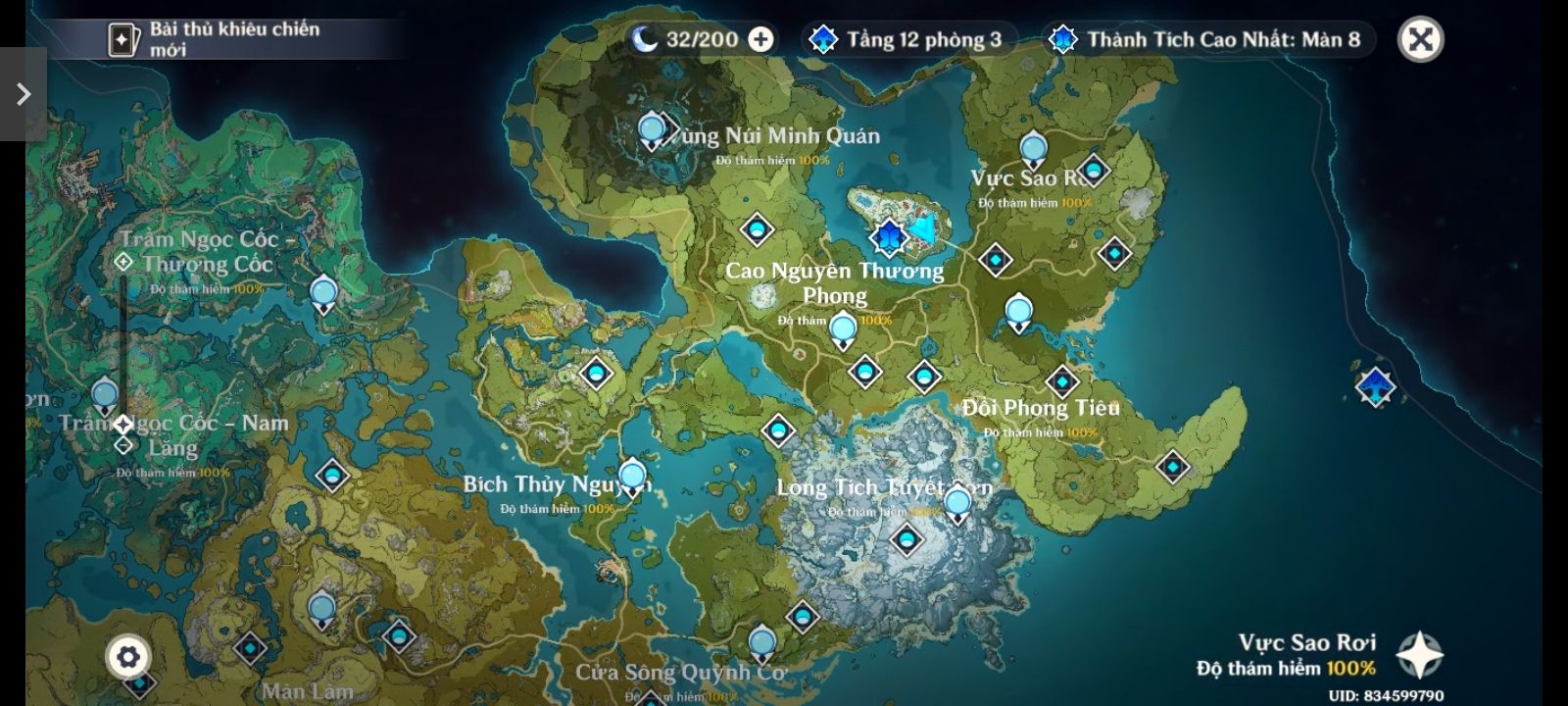Open map settings gear
Screen dimensions: 1568x706
pyautogui.click(x=128, y=657)
